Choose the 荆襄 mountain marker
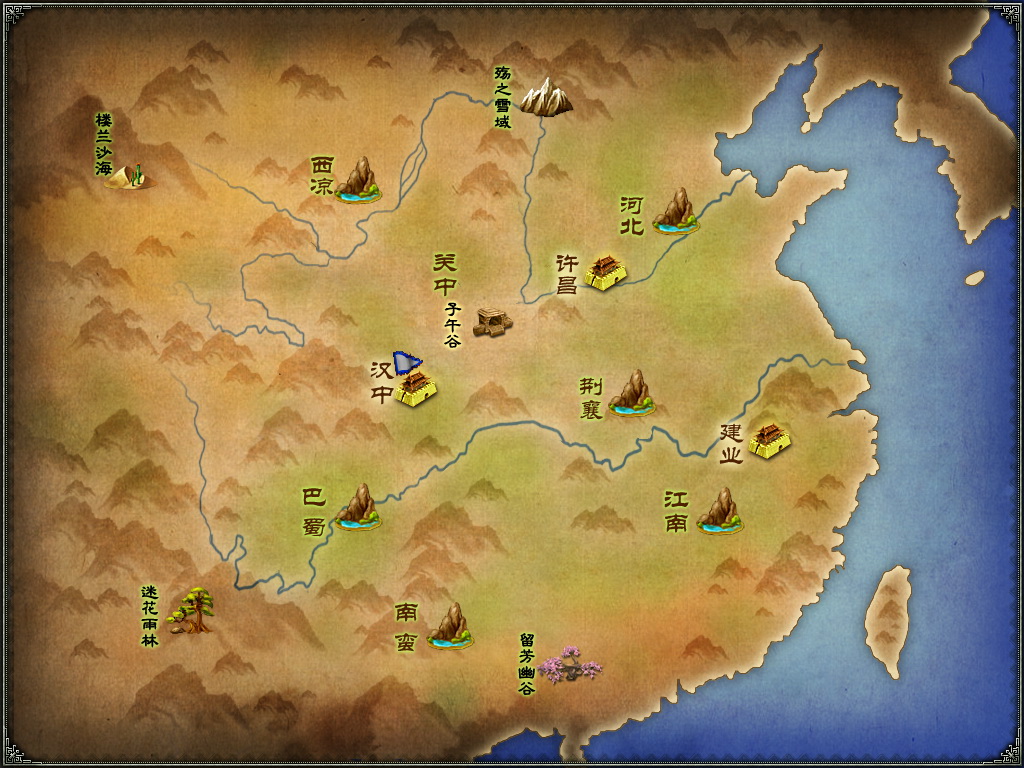 pos(632,393)
